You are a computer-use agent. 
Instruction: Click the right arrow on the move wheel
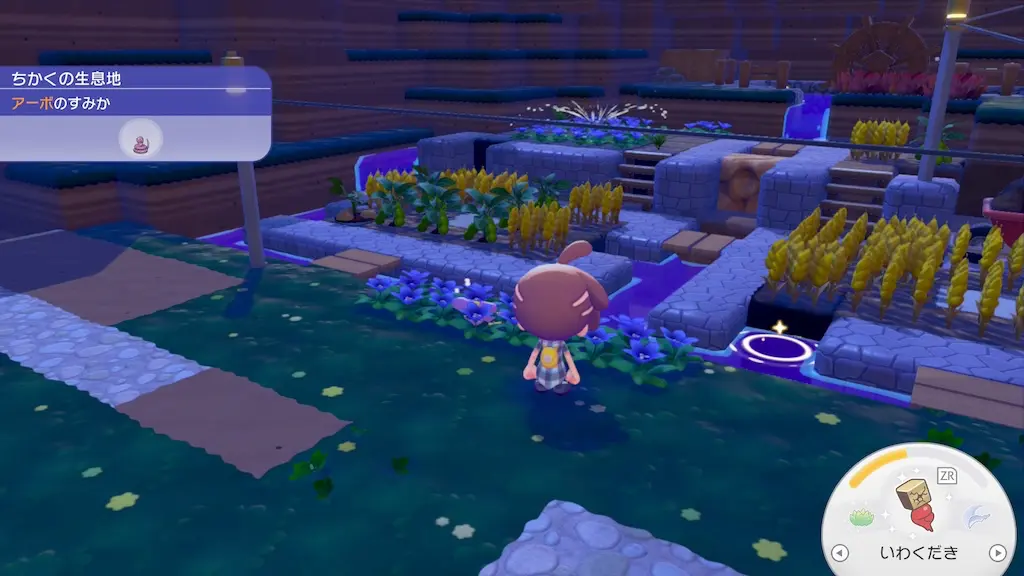tap(997, 553)
